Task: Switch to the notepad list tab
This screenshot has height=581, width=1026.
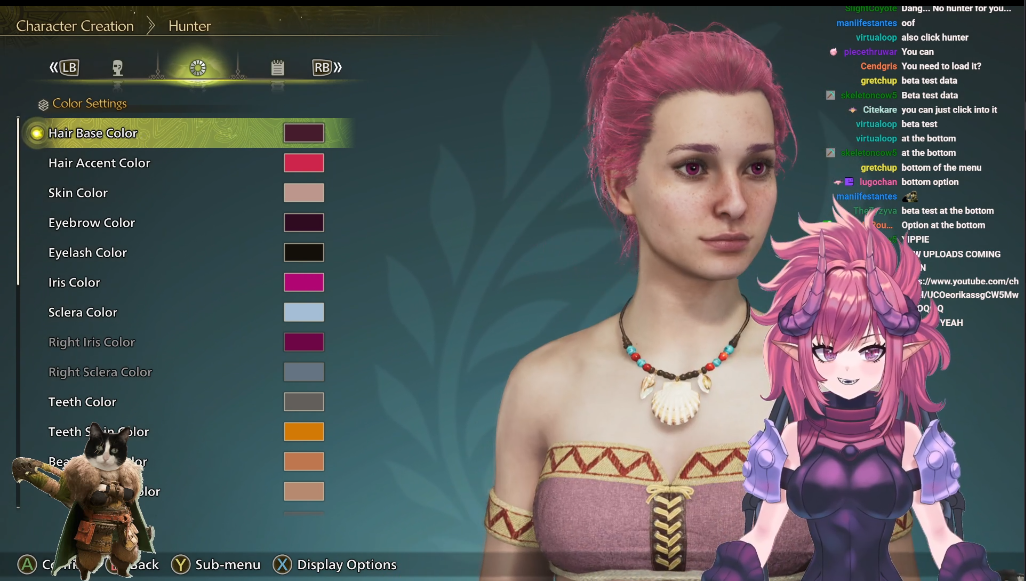Action: pyautogui.click(x=277, y=68)
